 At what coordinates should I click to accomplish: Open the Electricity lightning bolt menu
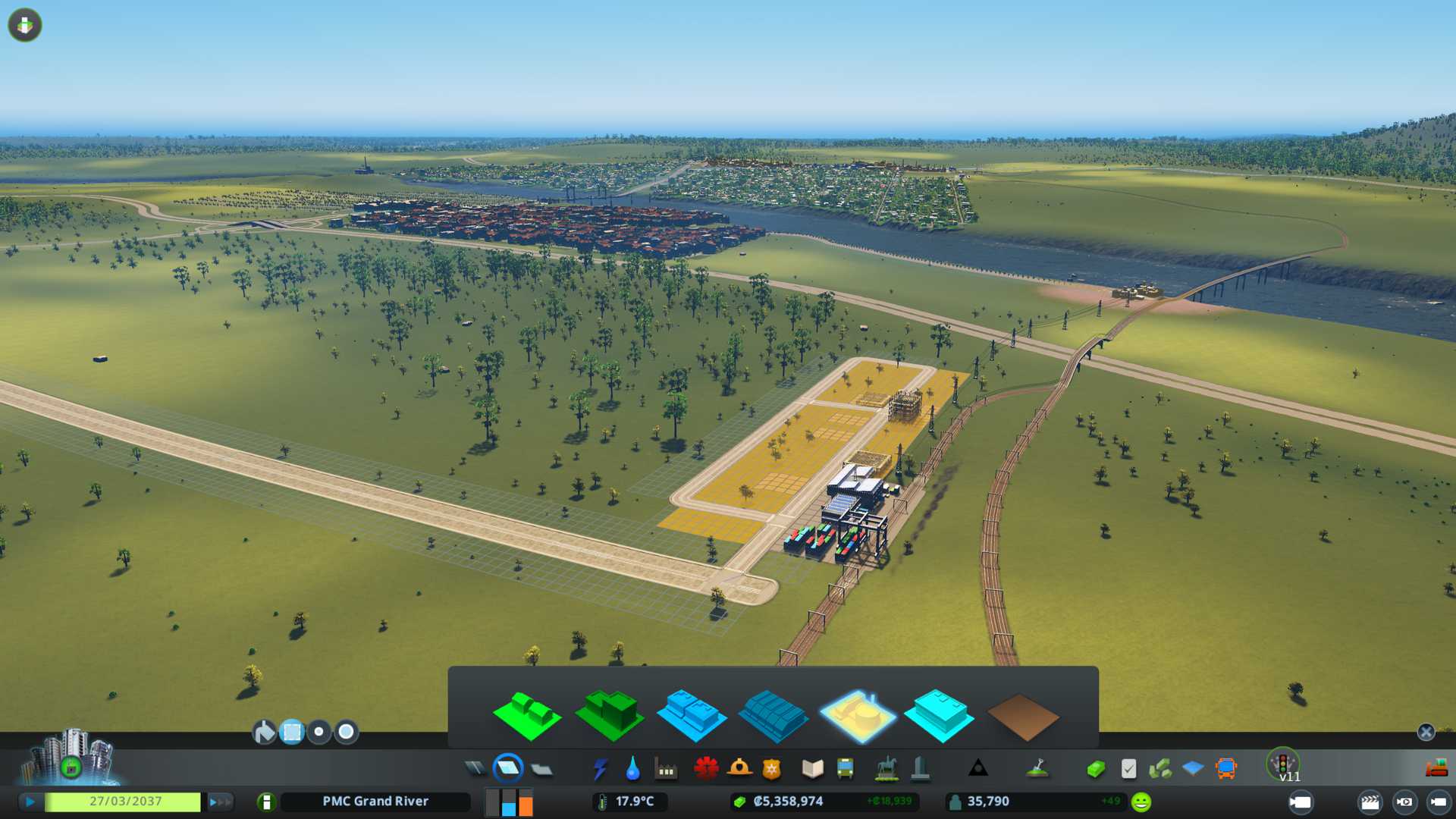[x=601, y=769]
